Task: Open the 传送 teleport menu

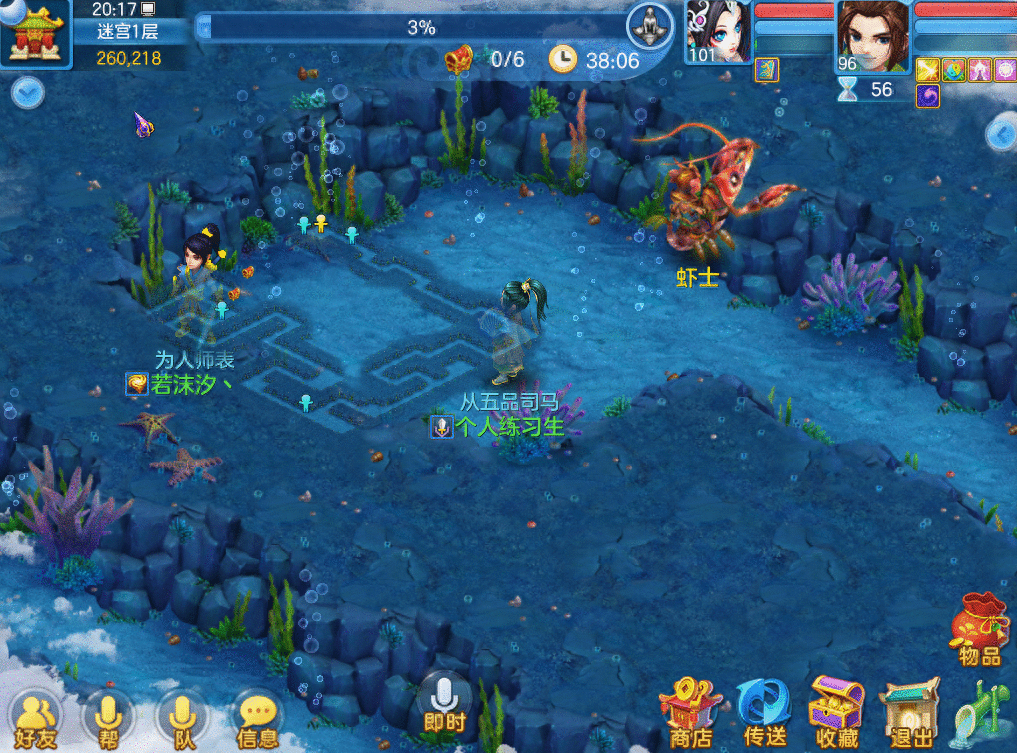Action: tap(764, 712)
